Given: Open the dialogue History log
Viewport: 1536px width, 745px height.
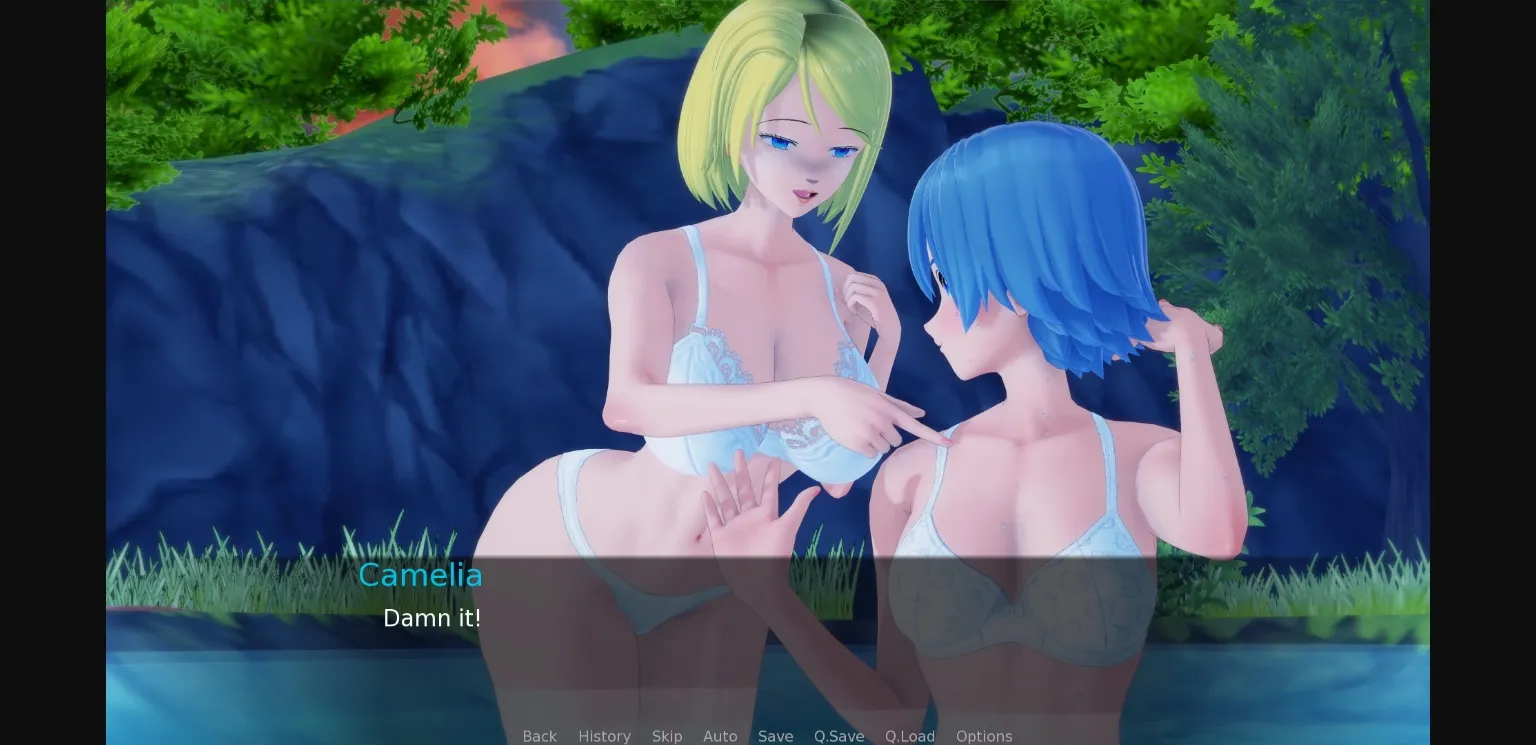Looking at the screenshot, I should pos(604,736).
